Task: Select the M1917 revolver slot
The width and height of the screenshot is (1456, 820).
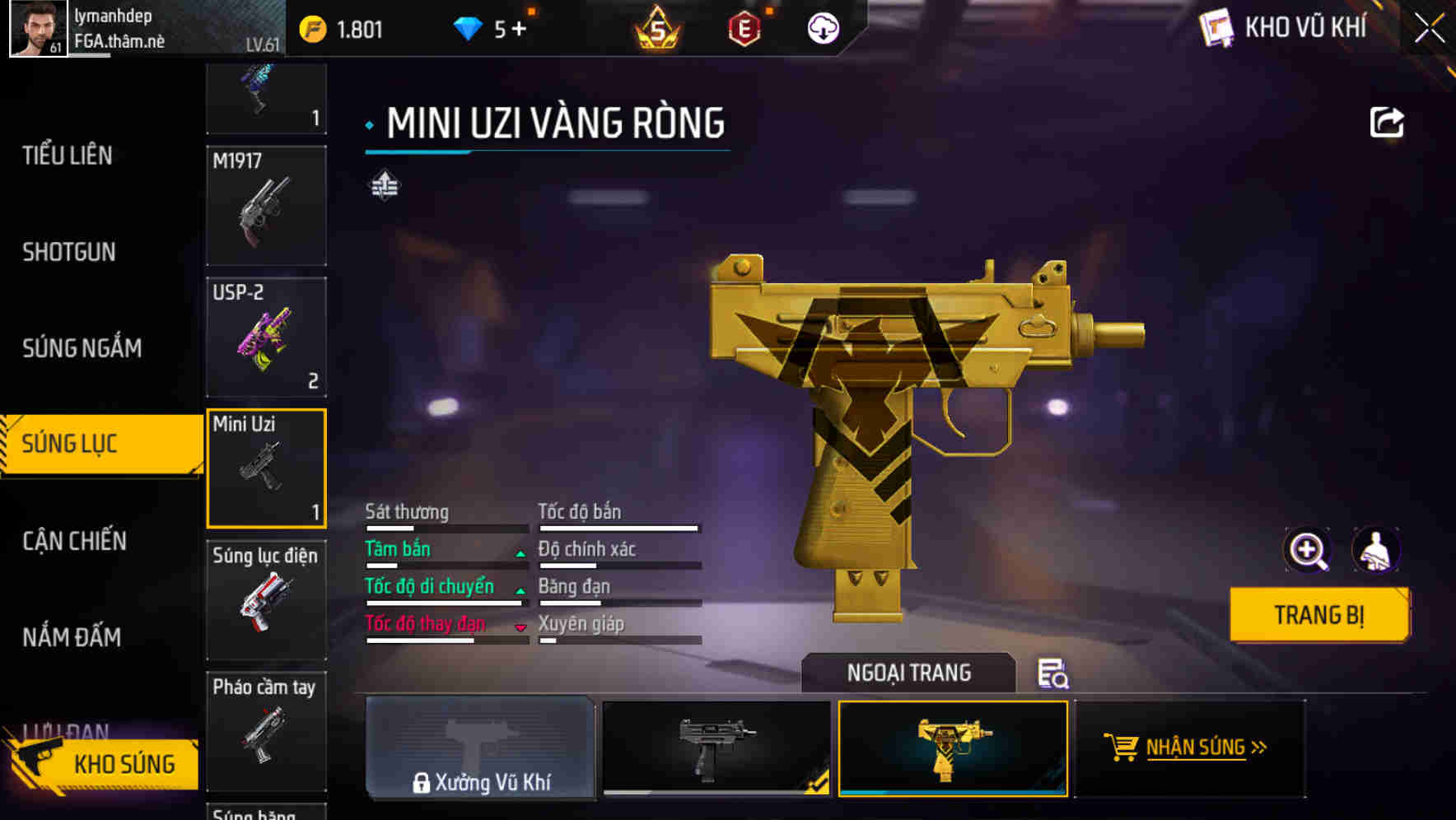Action: (x=266, y=206)
